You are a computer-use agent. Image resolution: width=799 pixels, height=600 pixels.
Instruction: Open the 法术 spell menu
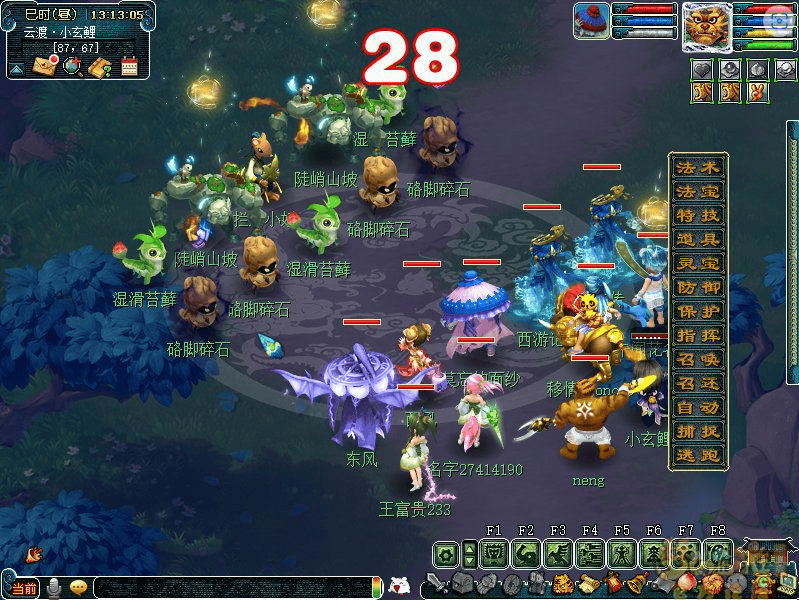tap(698, 167)
